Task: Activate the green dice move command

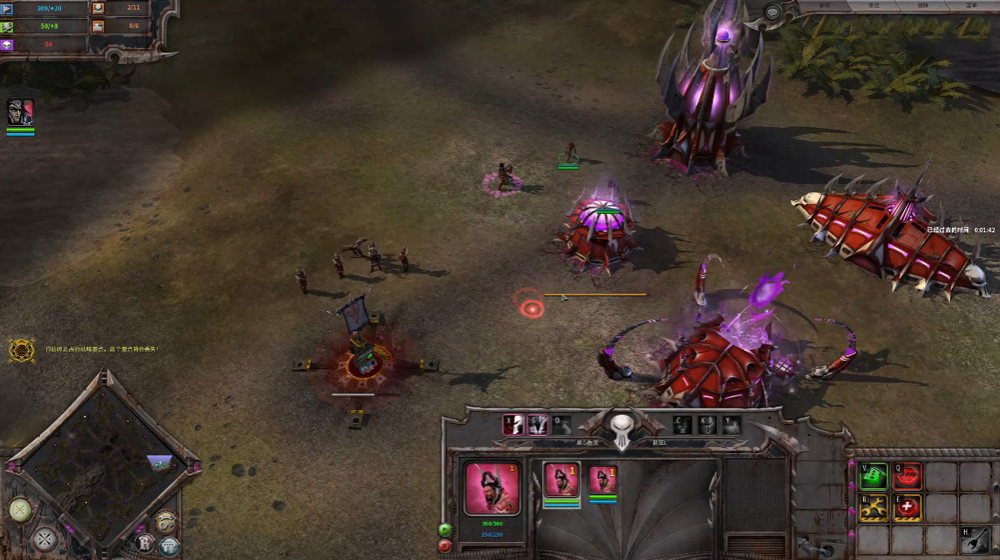Action: click(874, 476)
